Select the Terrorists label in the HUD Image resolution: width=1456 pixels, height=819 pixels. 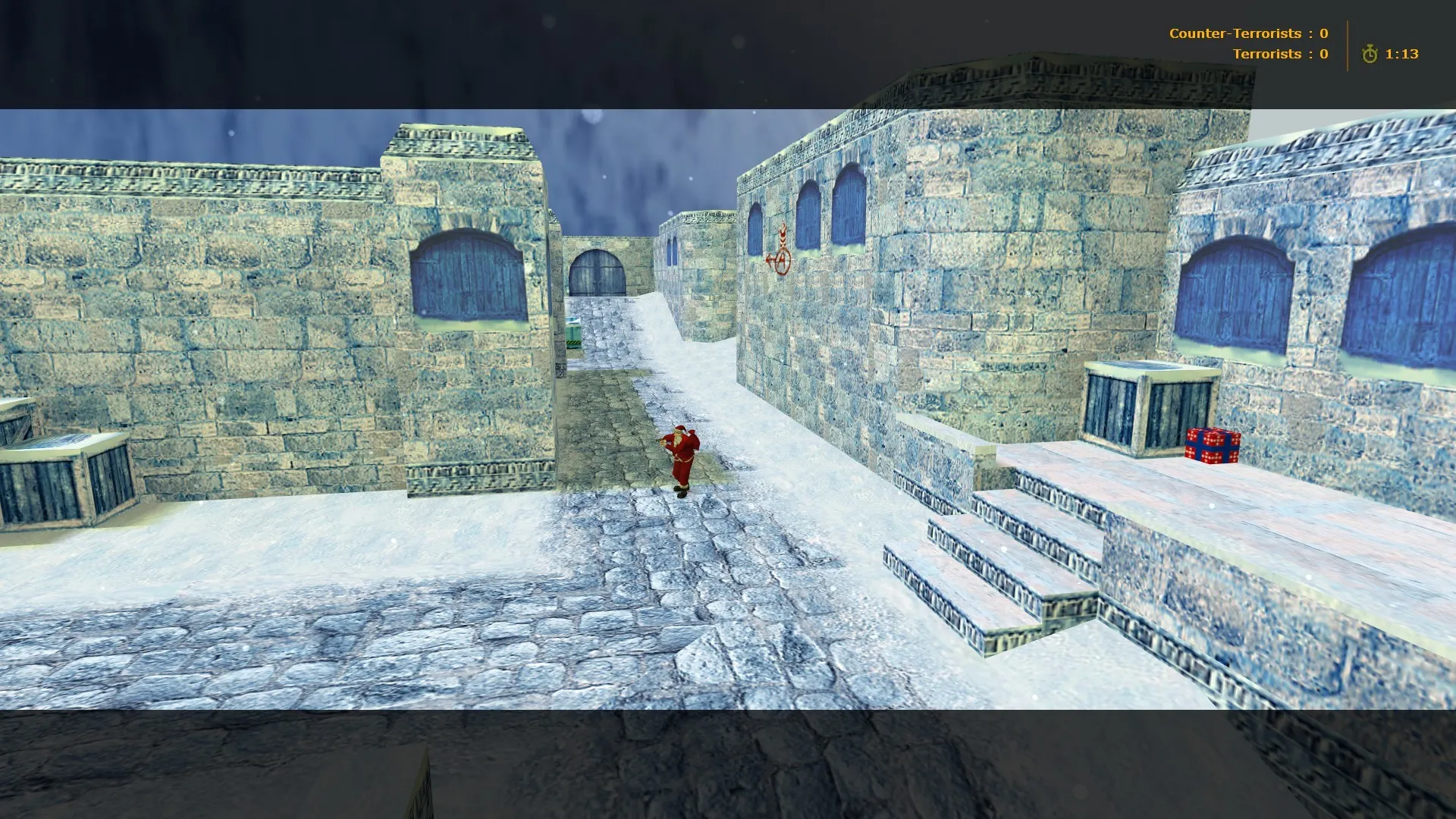tap(1267, 54)
